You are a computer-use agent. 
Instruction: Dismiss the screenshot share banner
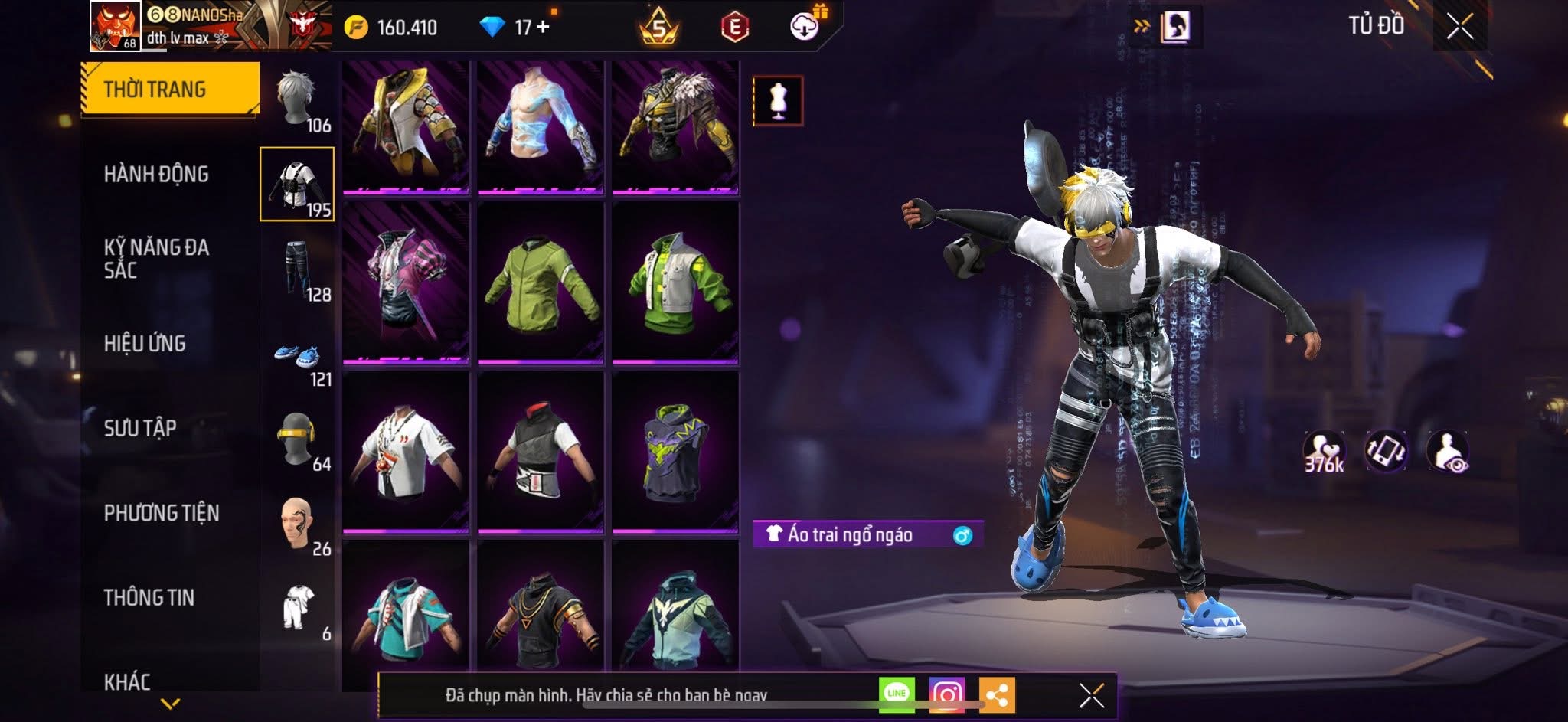point(1091,695)
